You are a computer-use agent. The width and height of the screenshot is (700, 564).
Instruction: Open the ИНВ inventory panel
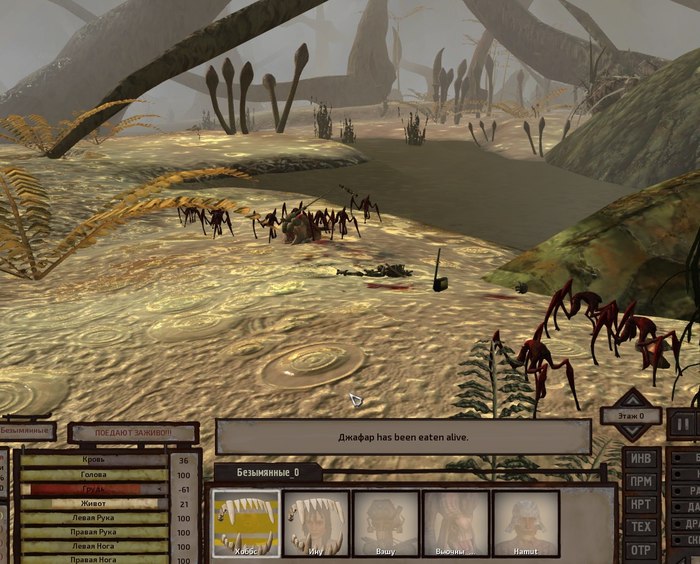coord(640,460)
